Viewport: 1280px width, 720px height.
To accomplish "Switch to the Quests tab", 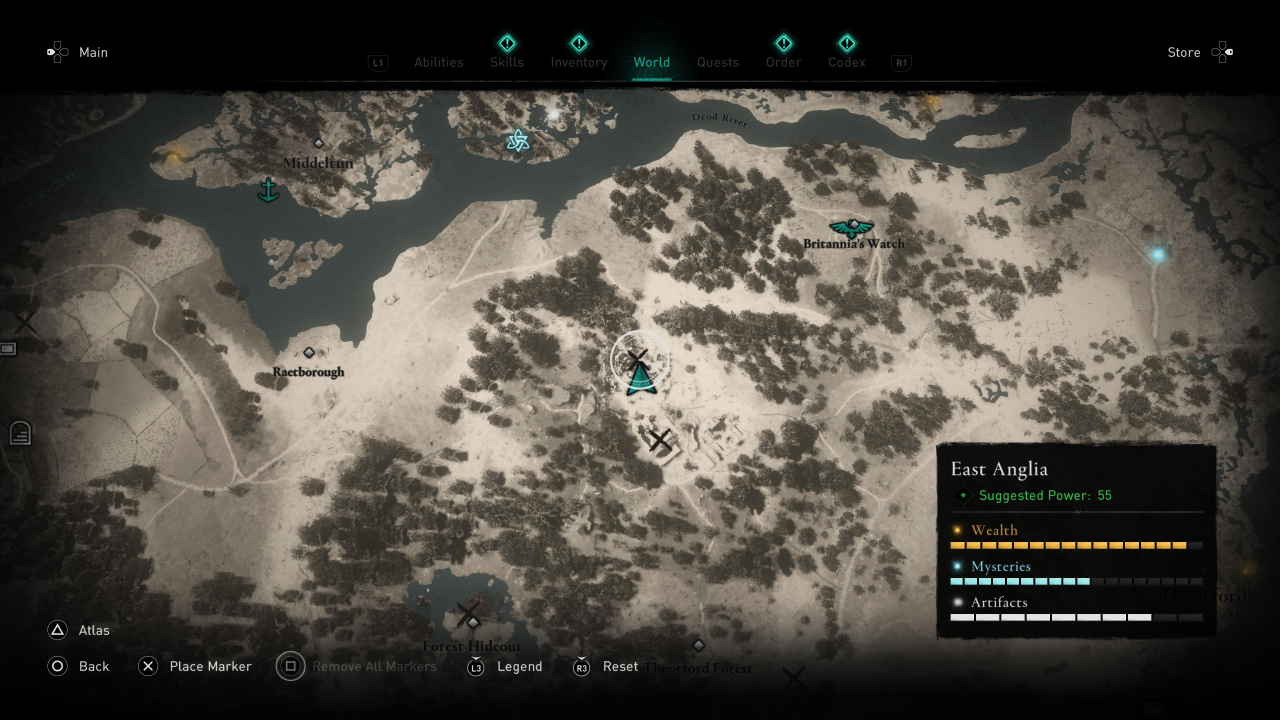I will click(718, 62).
